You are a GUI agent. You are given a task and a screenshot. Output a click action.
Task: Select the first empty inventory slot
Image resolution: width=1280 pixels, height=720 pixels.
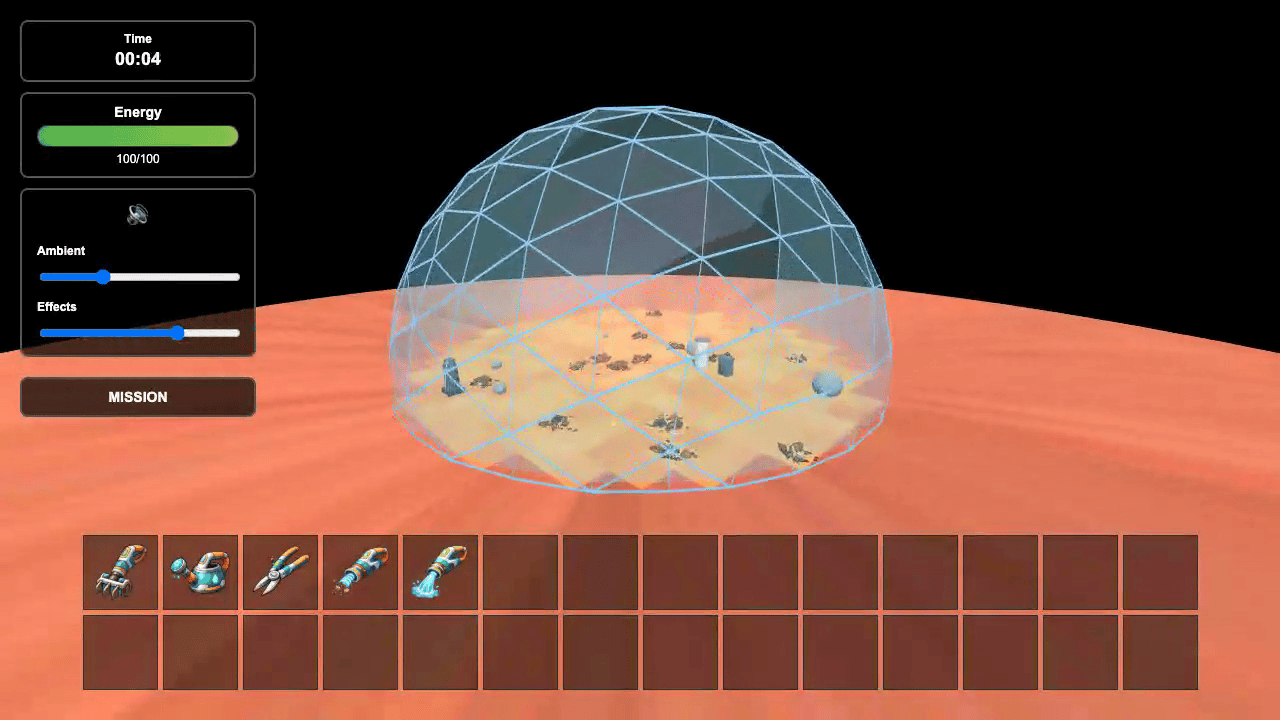click(520, 572)
